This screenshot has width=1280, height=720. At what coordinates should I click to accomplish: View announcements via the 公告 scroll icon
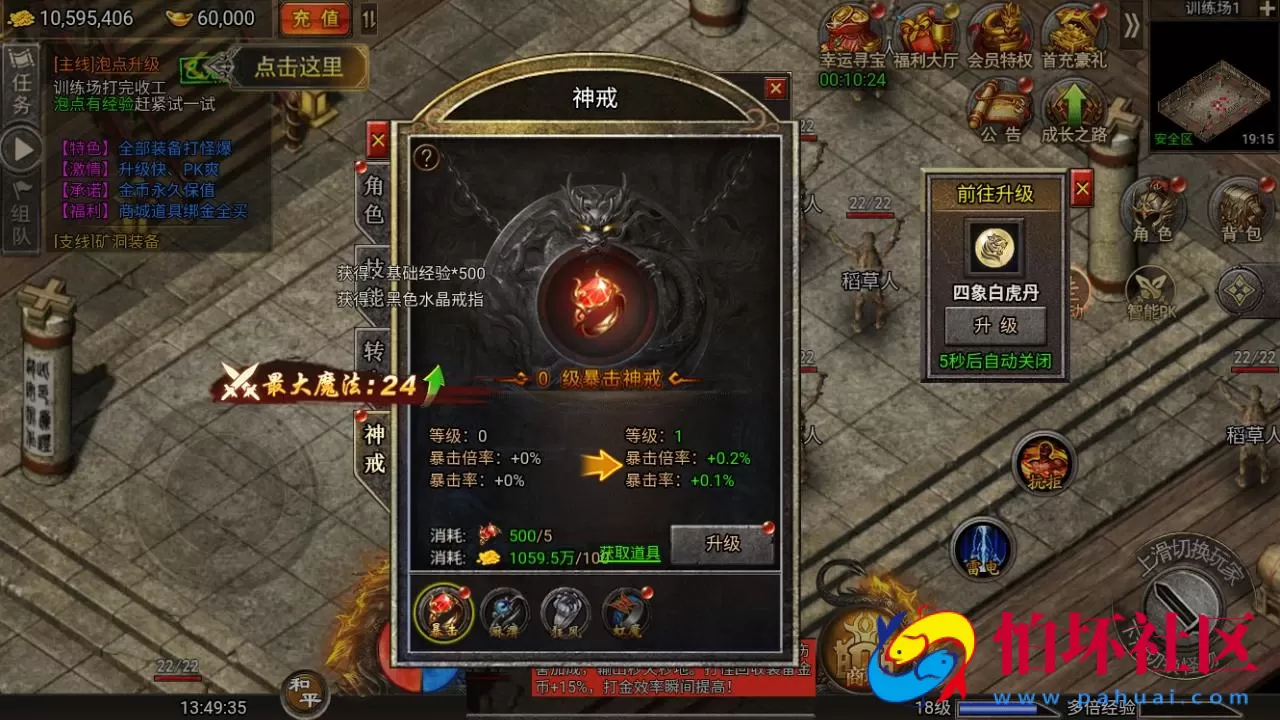click(x=1000, y=105)
